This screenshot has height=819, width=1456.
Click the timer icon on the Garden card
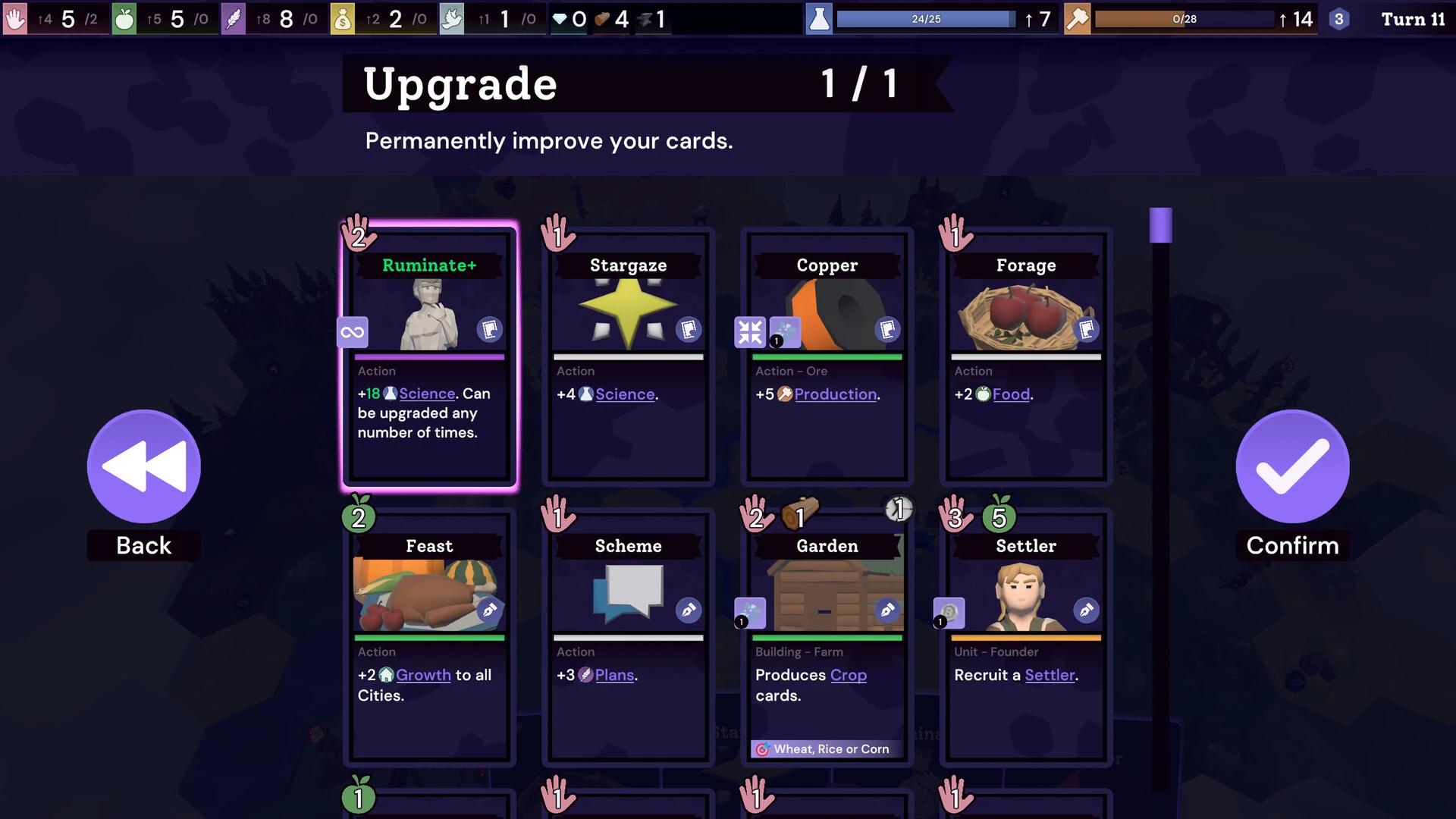[898, 510]
